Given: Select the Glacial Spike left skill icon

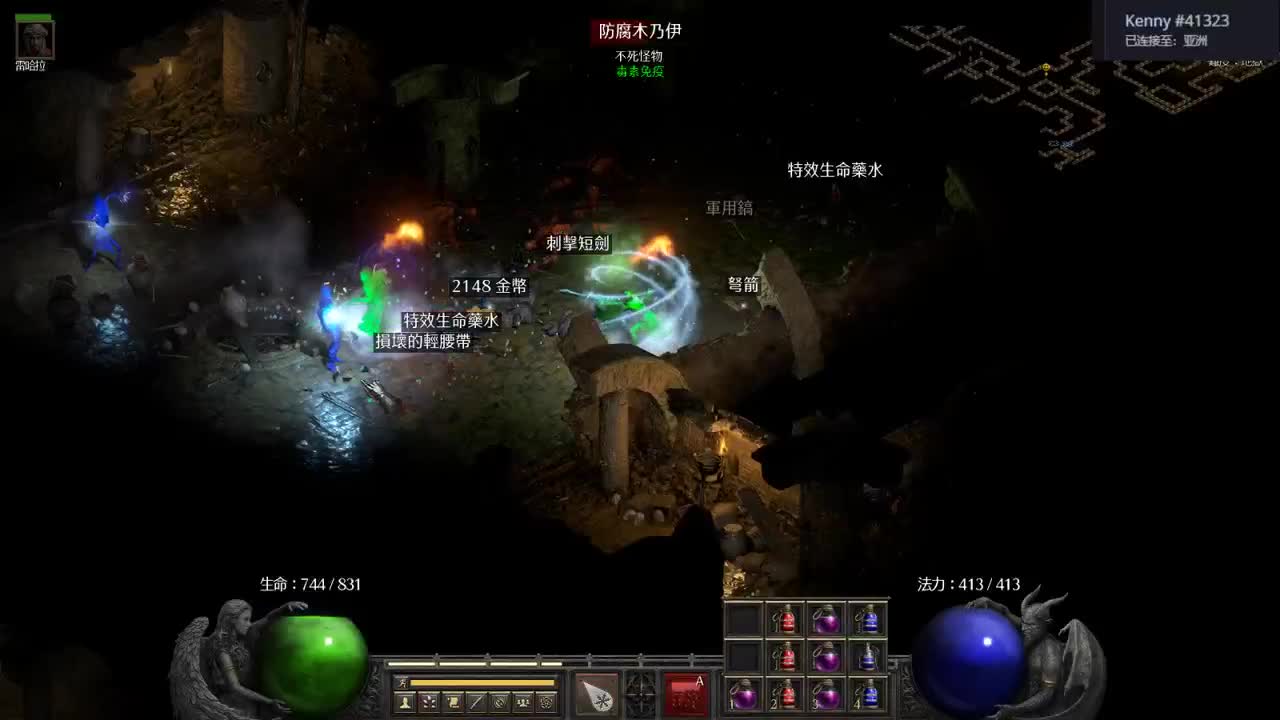Looking at the screenshot, I should tap(595, 694).
